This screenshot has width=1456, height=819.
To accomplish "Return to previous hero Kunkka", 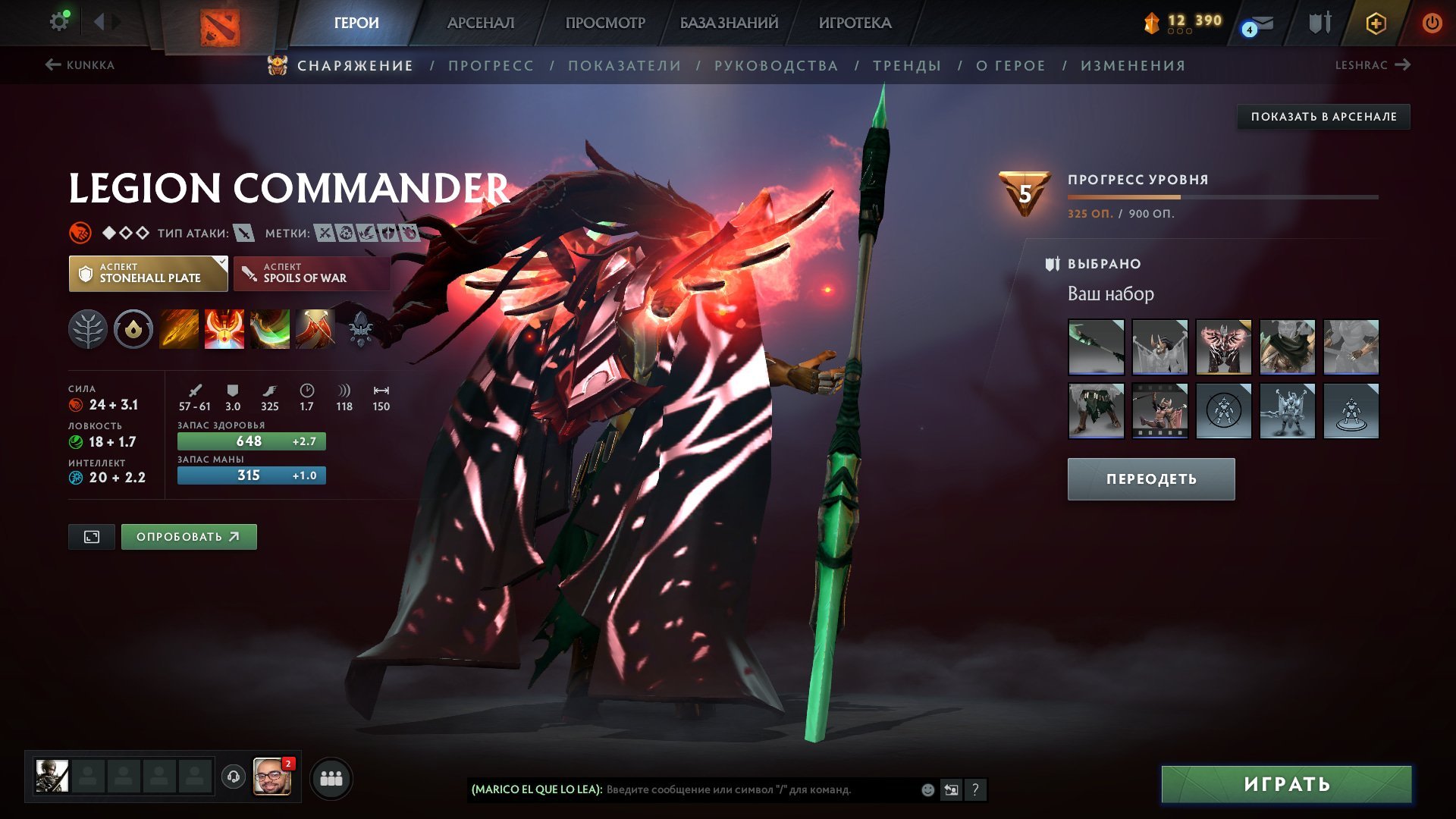I will (80, 65).
